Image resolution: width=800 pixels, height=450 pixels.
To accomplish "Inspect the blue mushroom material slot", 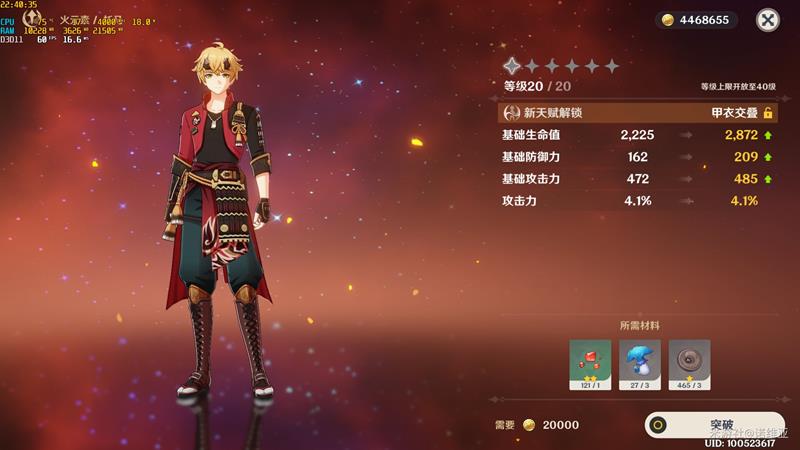I will pyautogui.click(x=640, y=364).
